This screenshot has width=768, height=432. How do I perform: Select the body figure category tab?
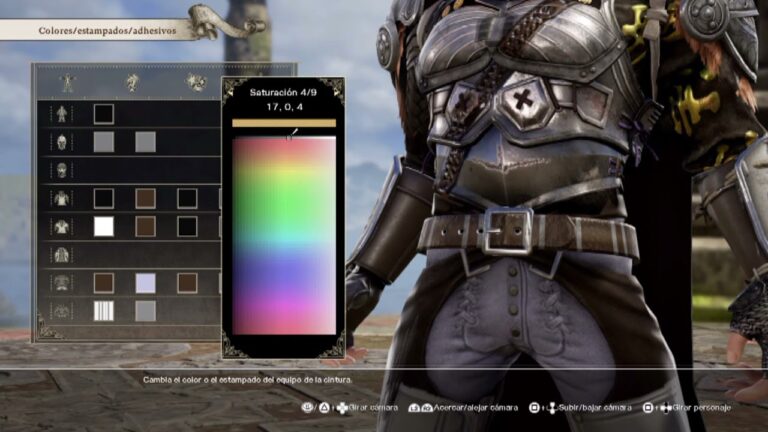point(67,82)
